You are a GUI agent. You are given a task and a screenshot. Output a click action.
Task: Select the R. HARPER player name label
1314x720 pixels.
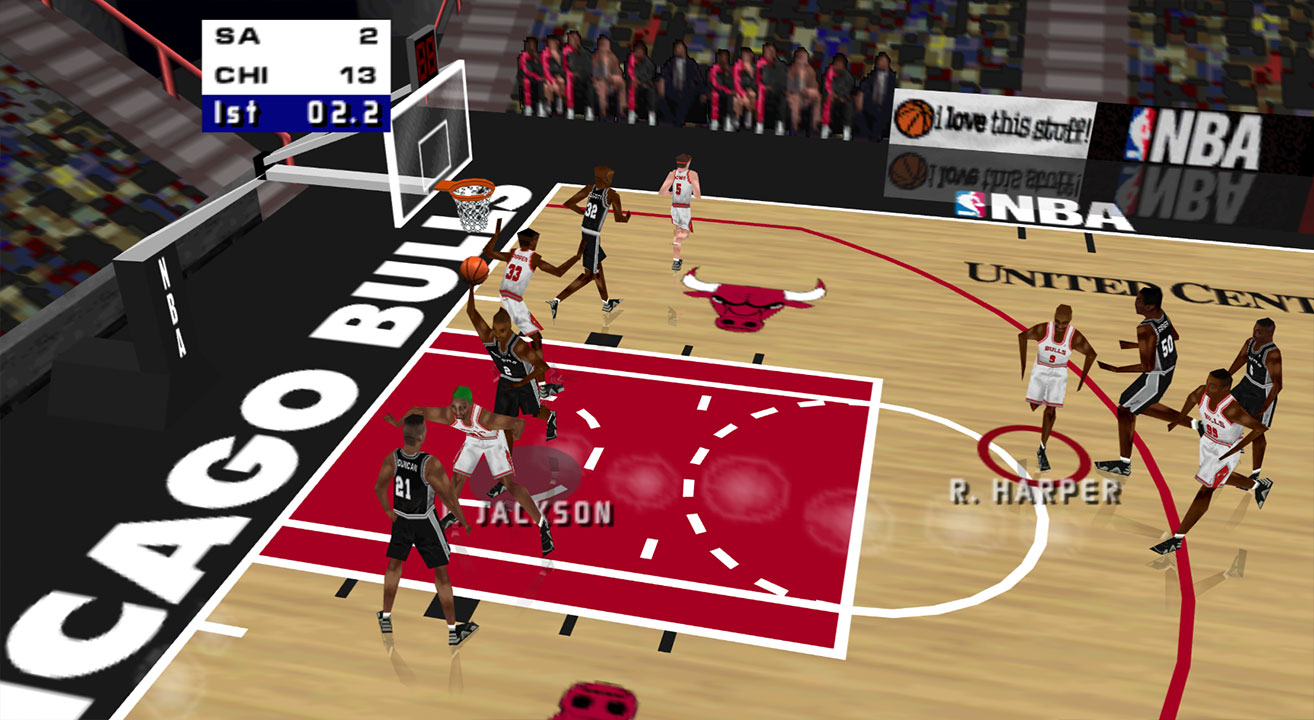click(1035, 491)
